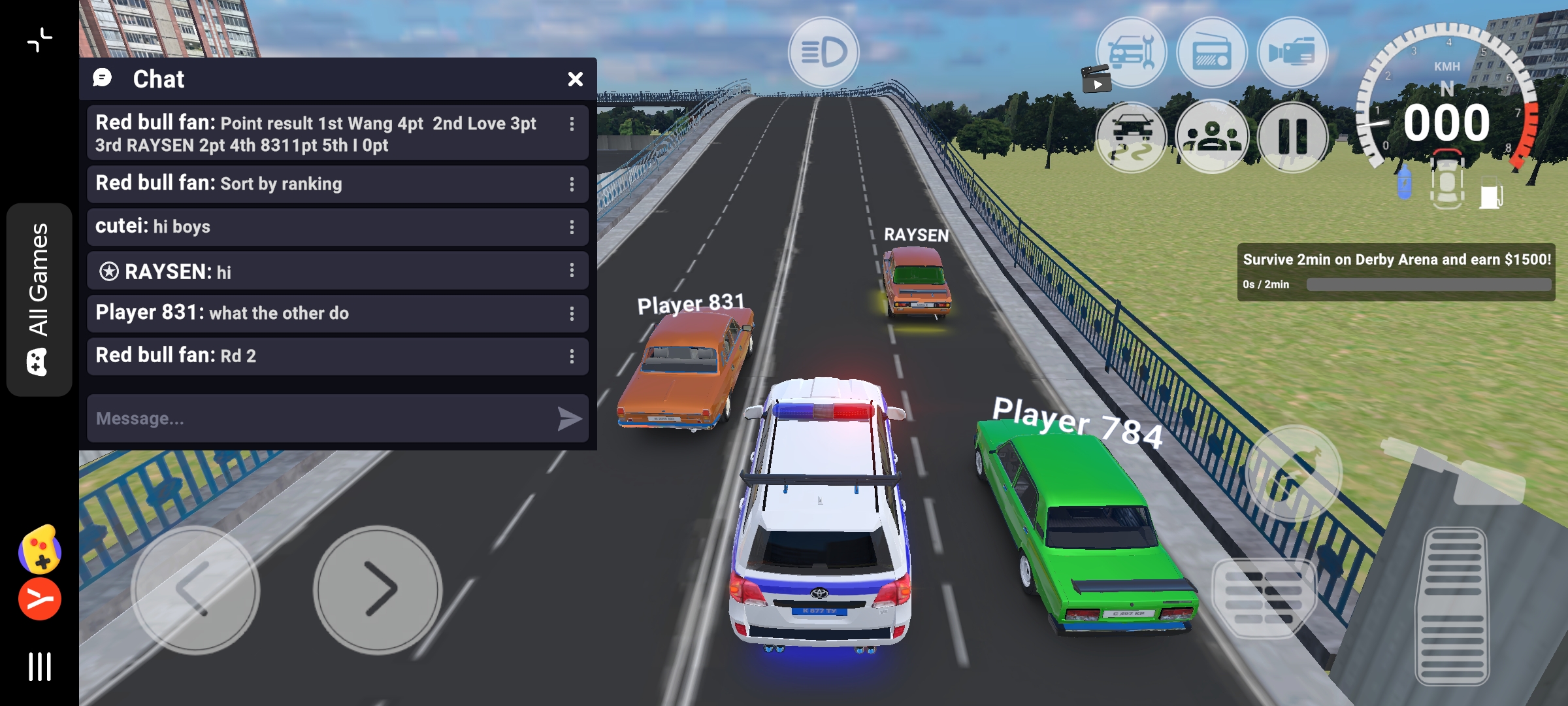Steer left with the left arrow button
This screenshot has width=1568, height=706.
pyautogui.click(x=195, y=590)
